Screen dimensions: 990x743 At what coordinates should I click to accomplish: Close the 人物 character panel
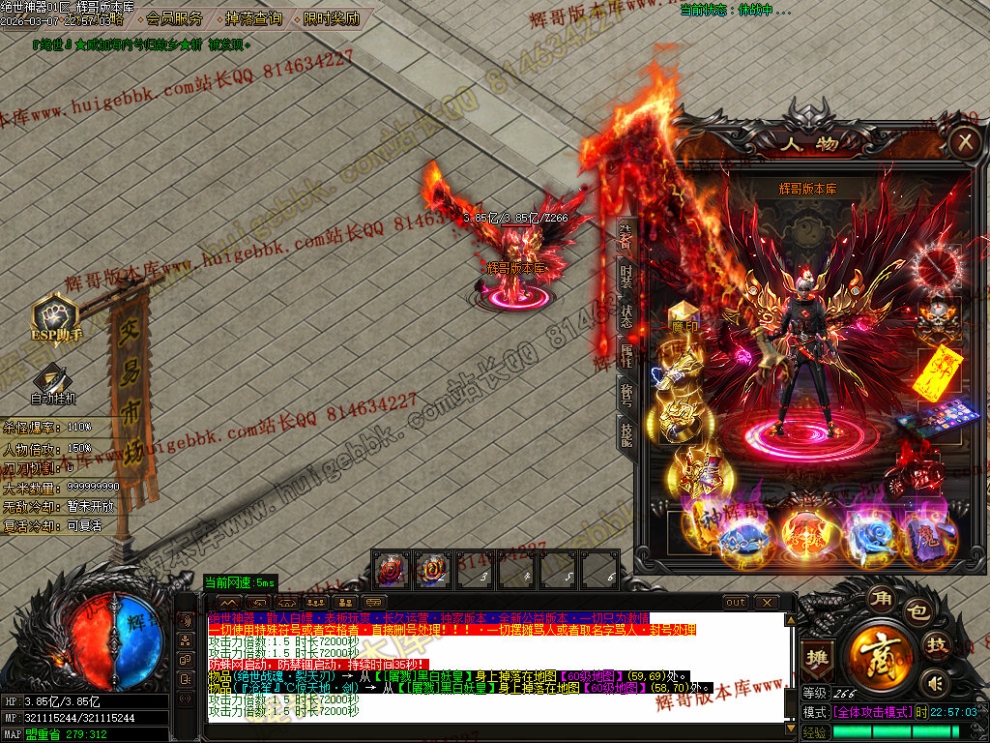point(964,142)
